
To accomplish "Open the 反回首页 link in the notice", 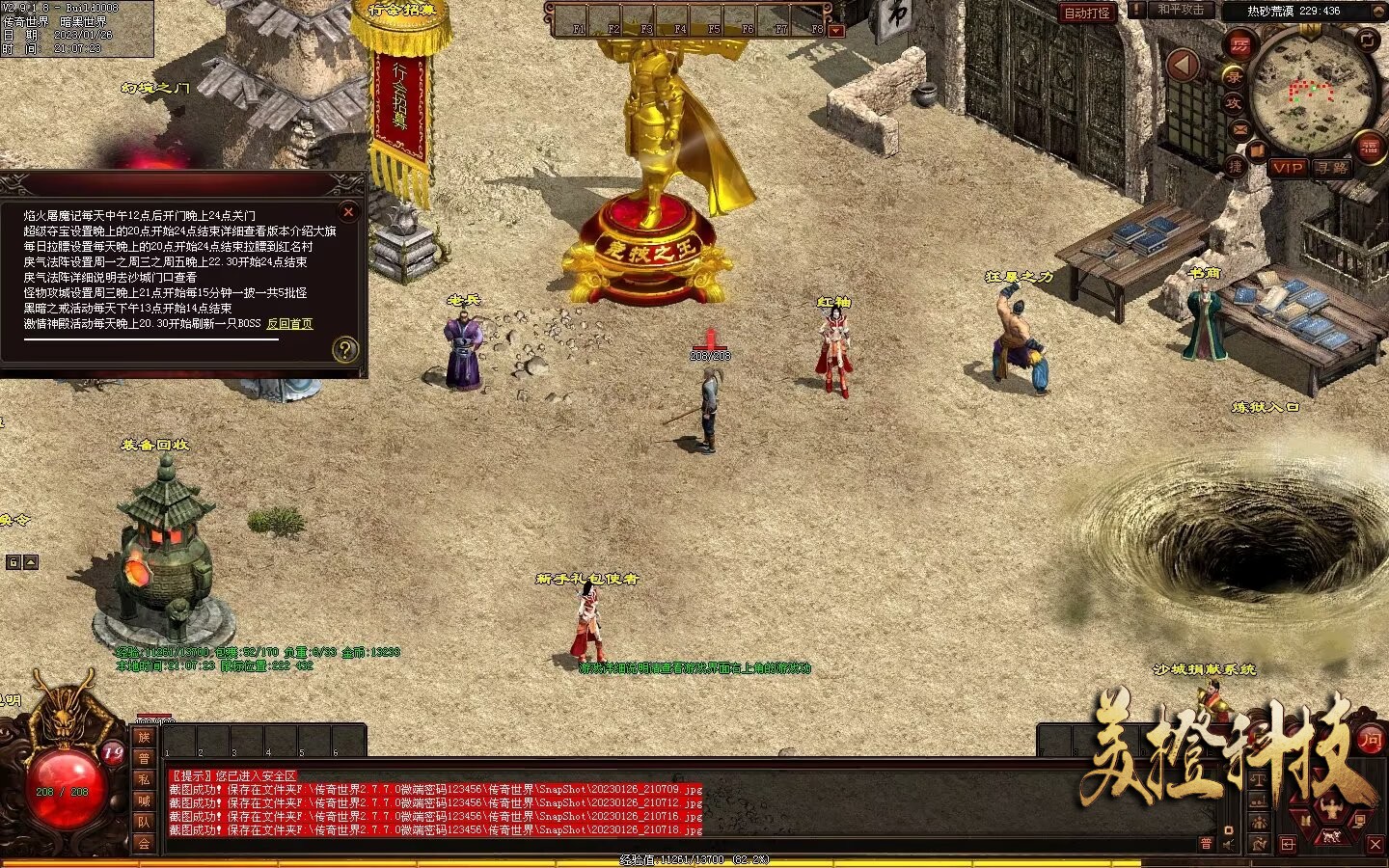I will (x=289, y=324).
